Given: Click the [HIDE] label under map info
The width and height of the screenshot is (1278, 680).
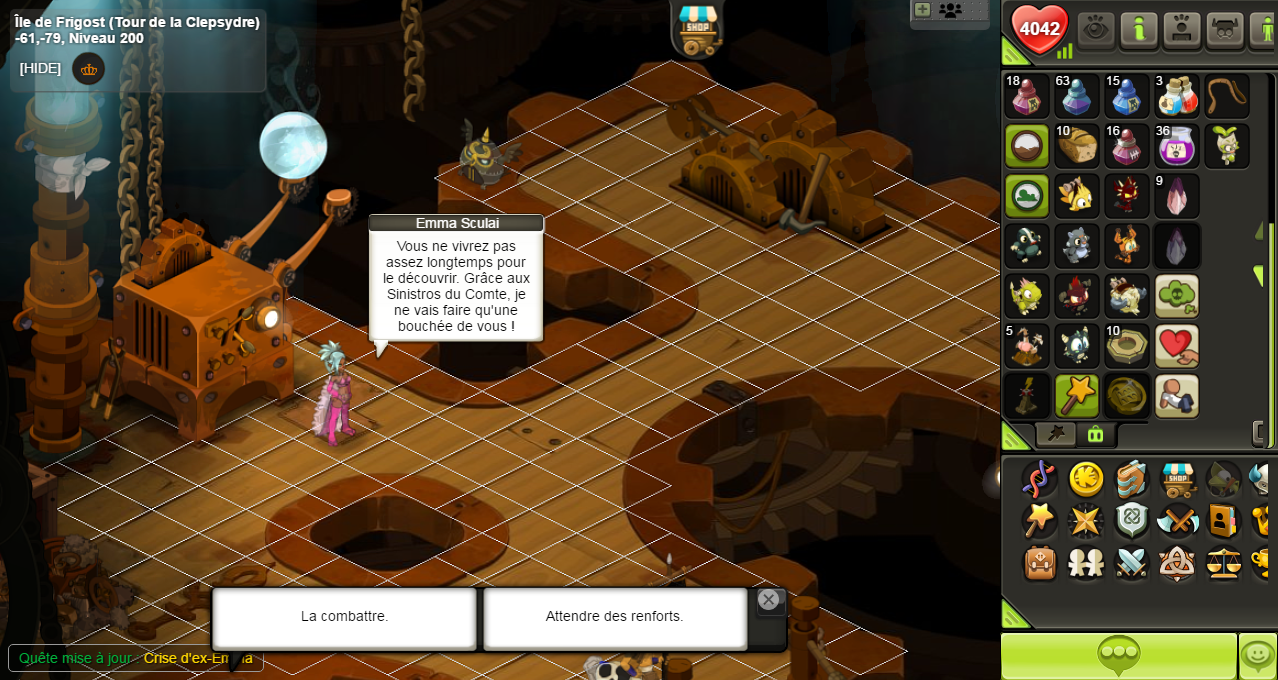Looking at the screenshot, I should tap(40, 68).
